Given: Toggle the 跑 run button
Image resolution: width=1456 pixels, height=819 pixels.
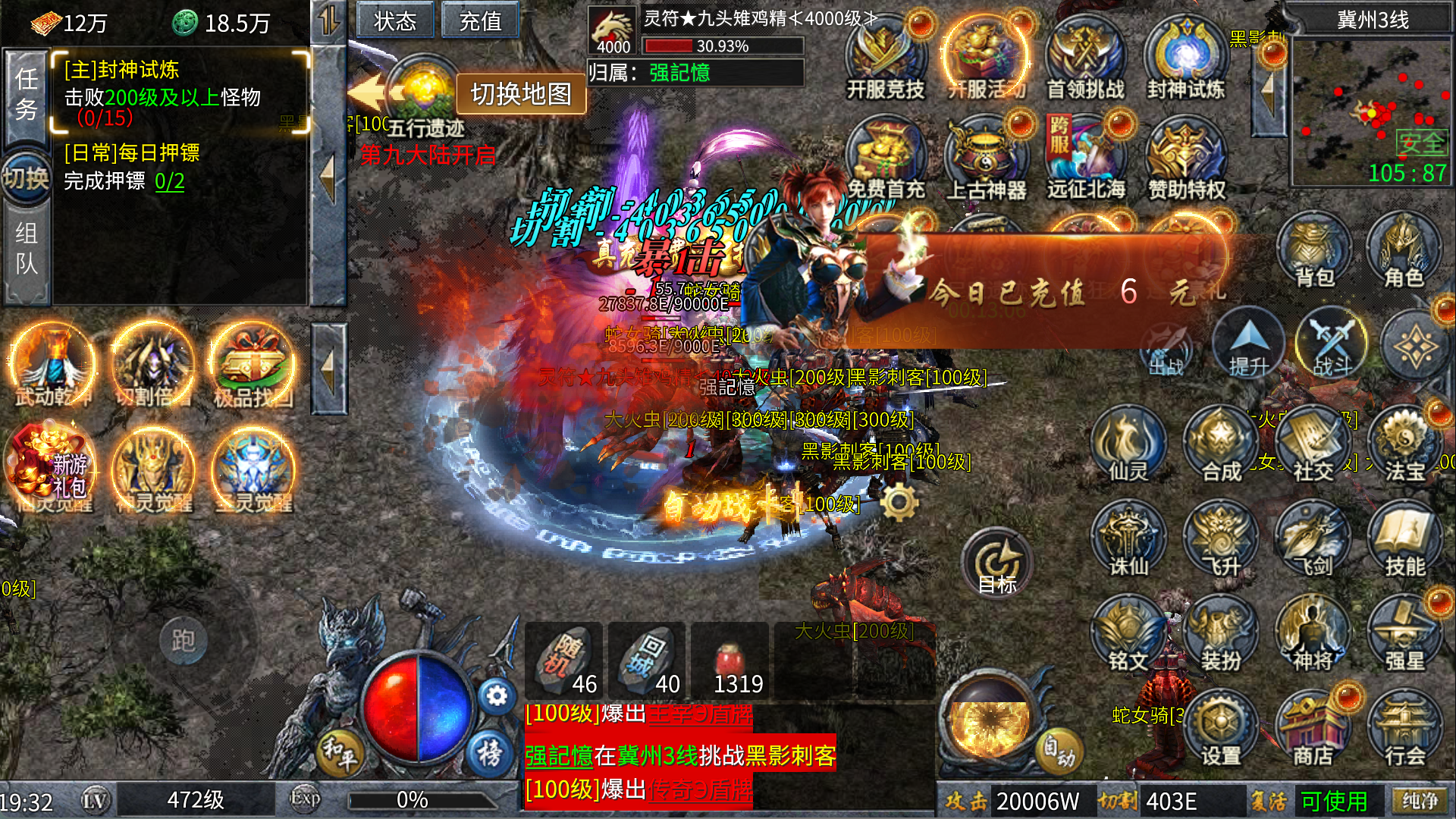Looking at the screenshot, I should tap(184, 641).
